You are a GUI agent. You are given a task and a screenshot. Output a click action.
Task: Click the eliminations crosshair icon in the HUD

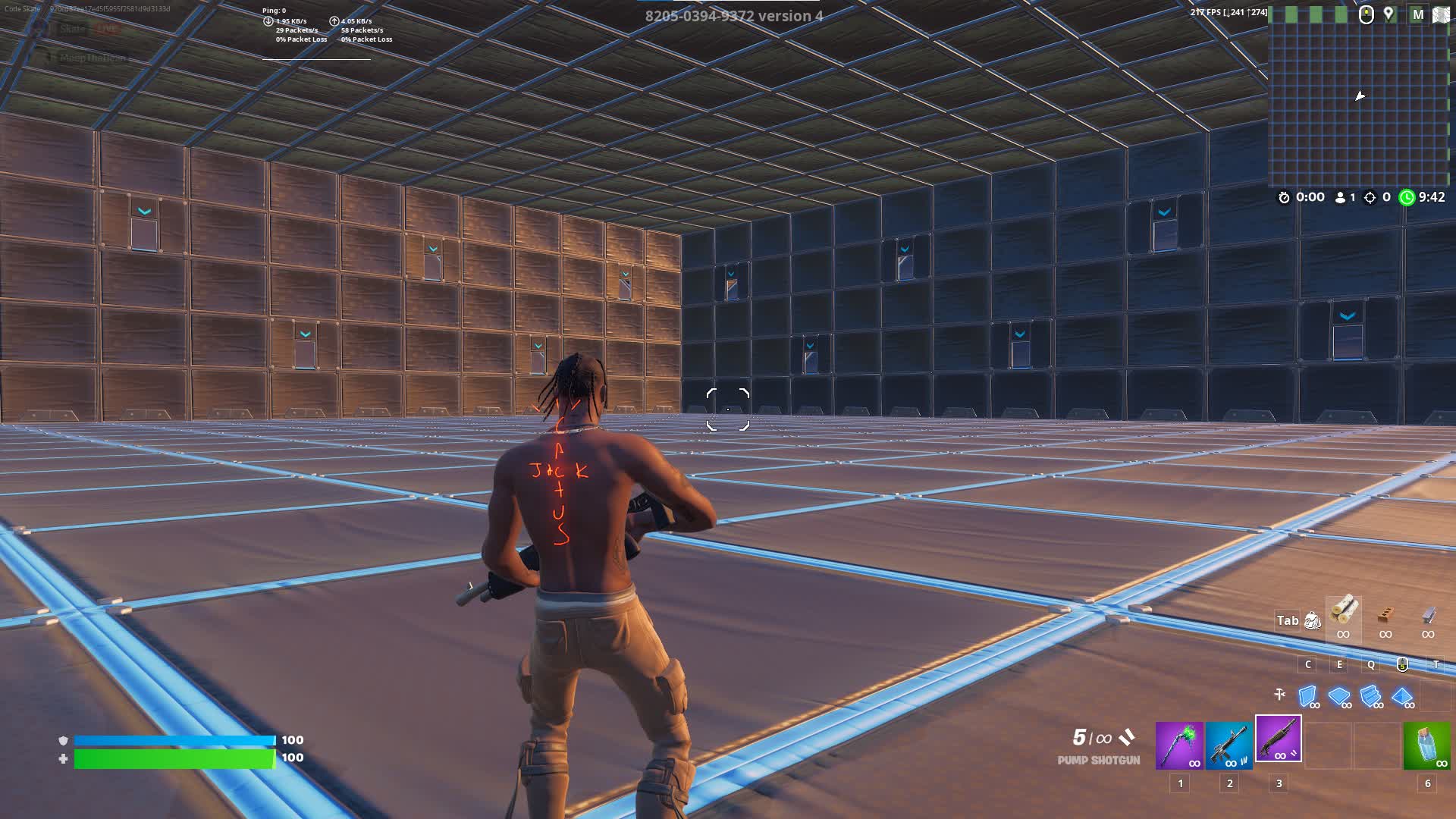pos(1370,197)
